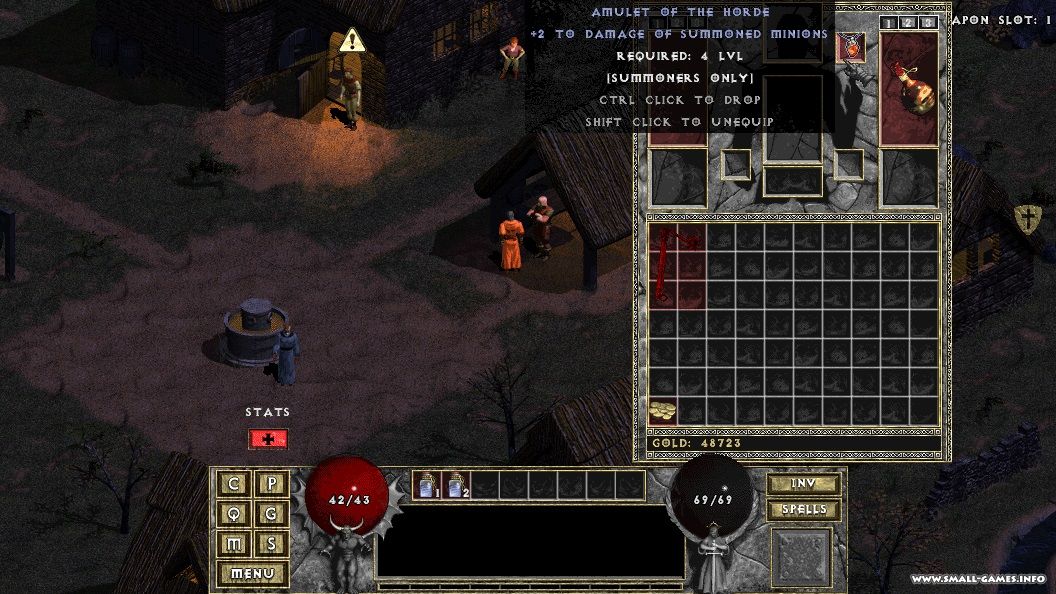Toggle the inventory with the INV button
Viewport: 1056px width, 594px height.
(803, 484)
